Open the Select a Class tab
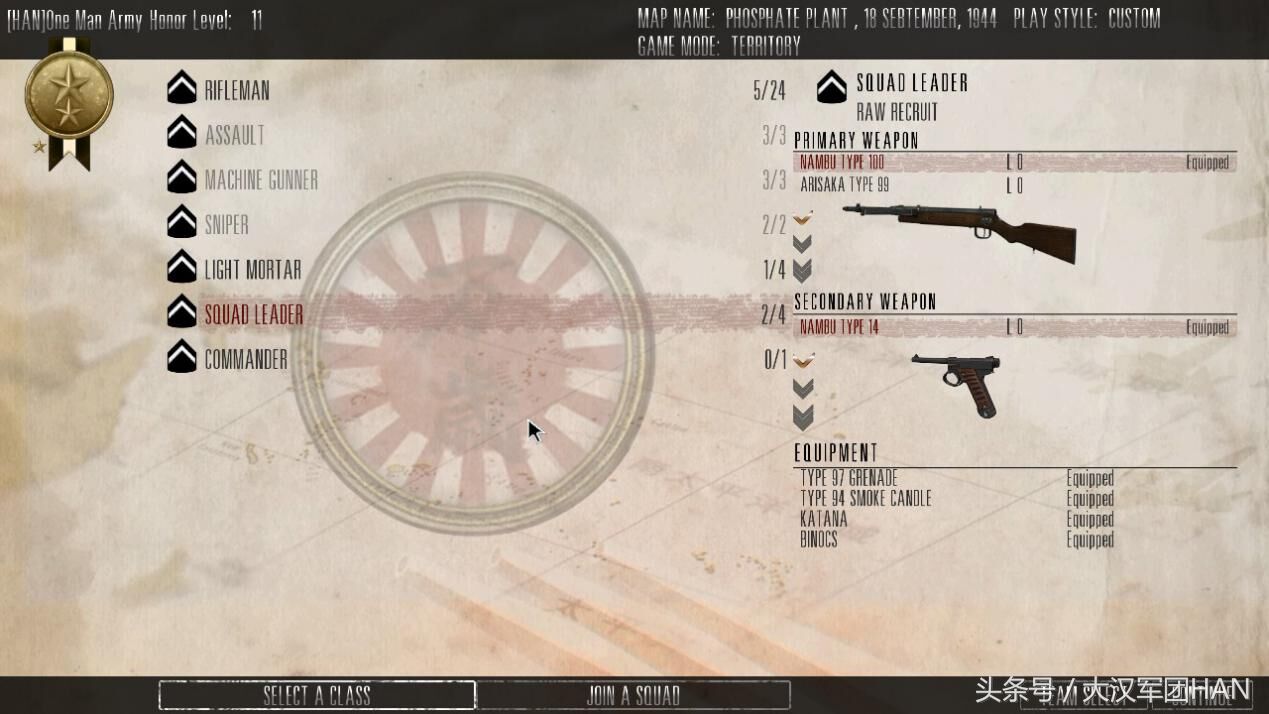The height and width of the screenshot is (714, 1269). tap(316, 695)
